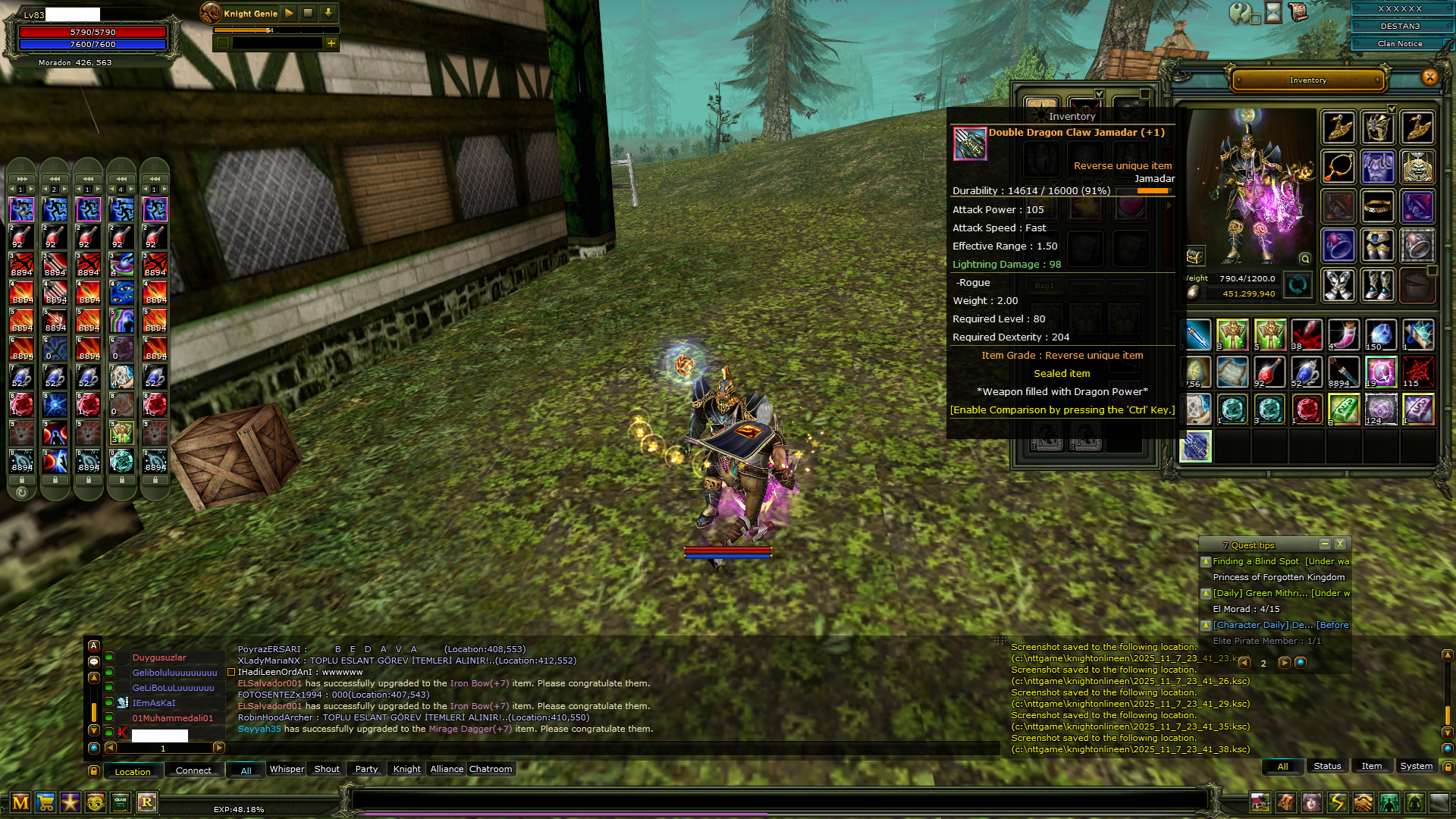The height and width of the screenshot is (819, 1456).
Task: Select the lightning skill icon bottom right
Action: click(x=1336, y=802)
